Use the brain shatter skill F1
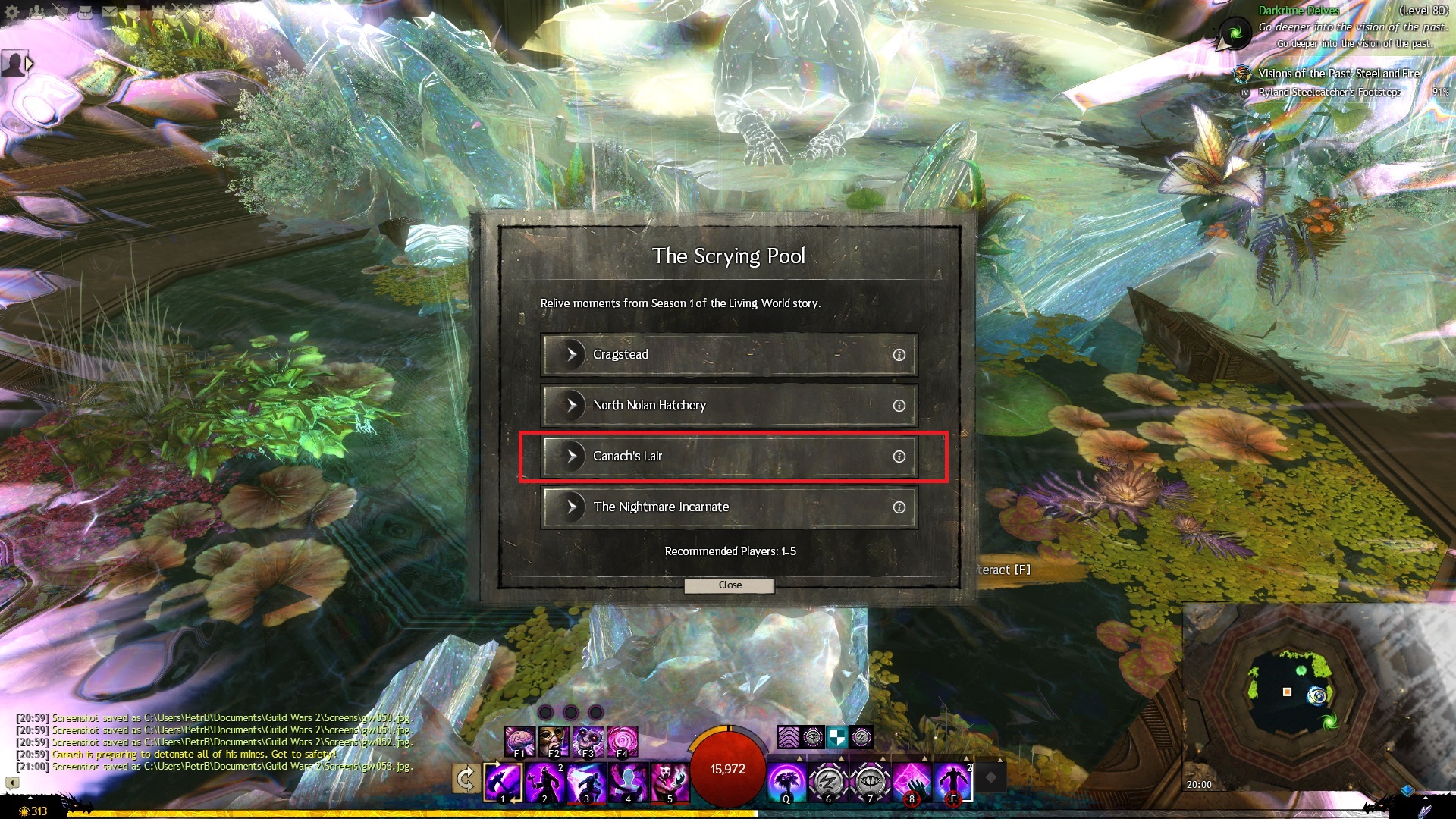Screen dimensions: 1456x819 [520, 741]
